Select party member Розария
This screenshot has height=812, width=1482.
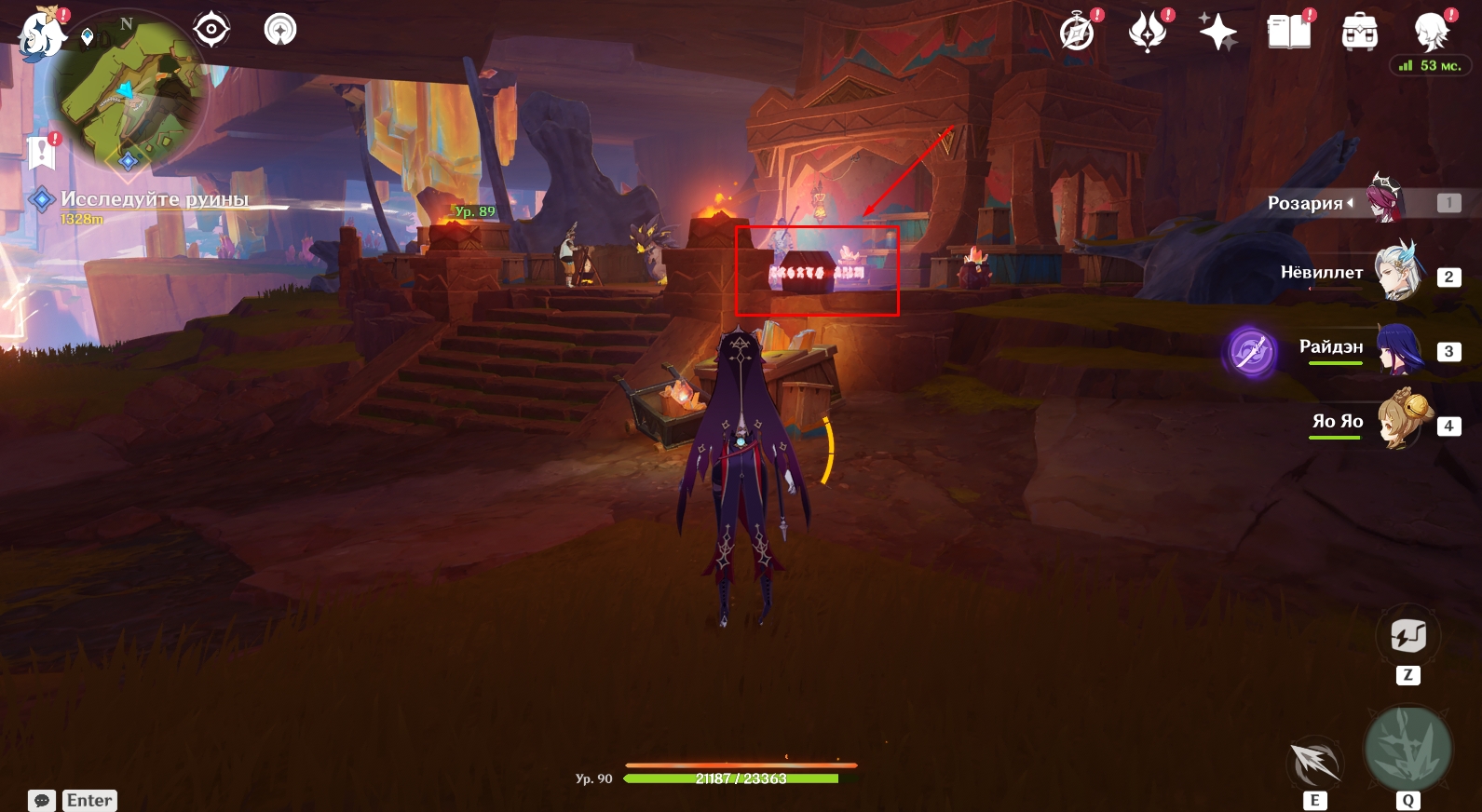coord(1386,199)
